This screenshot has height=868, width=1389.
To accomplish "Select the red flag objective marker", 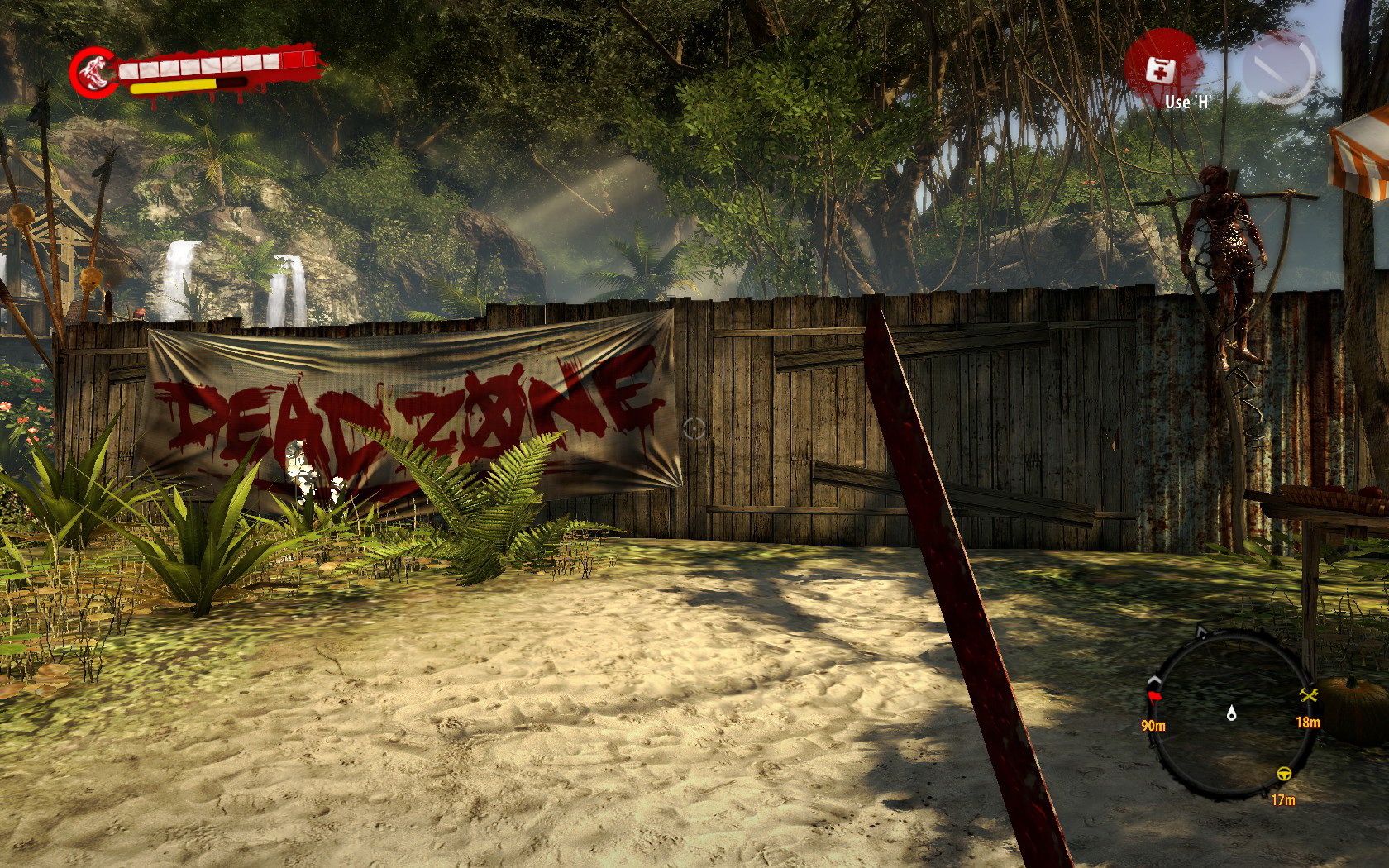I will click(x=1153, y=697).
